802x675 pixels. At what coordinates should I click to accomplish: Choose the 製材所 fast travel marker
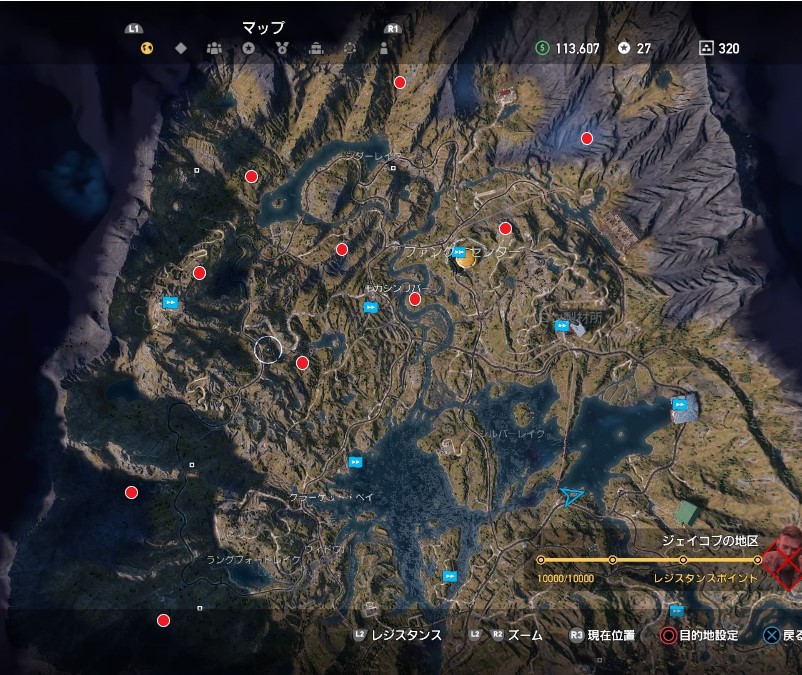coord(562,325)
